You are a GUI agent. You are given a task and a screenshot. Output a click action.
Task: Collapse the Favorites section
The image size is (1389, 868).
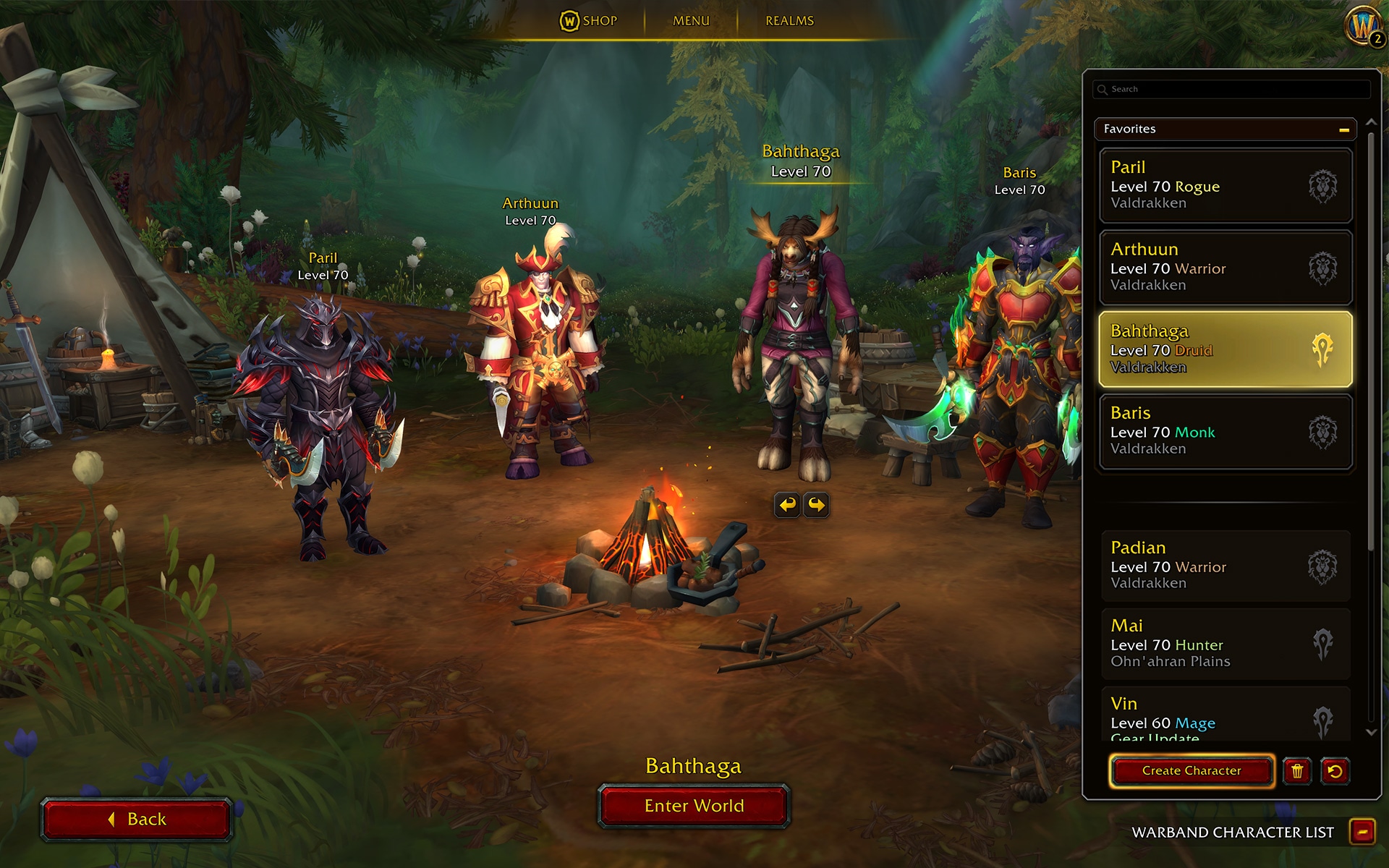pyautogui.click(x=1346, y=129)
